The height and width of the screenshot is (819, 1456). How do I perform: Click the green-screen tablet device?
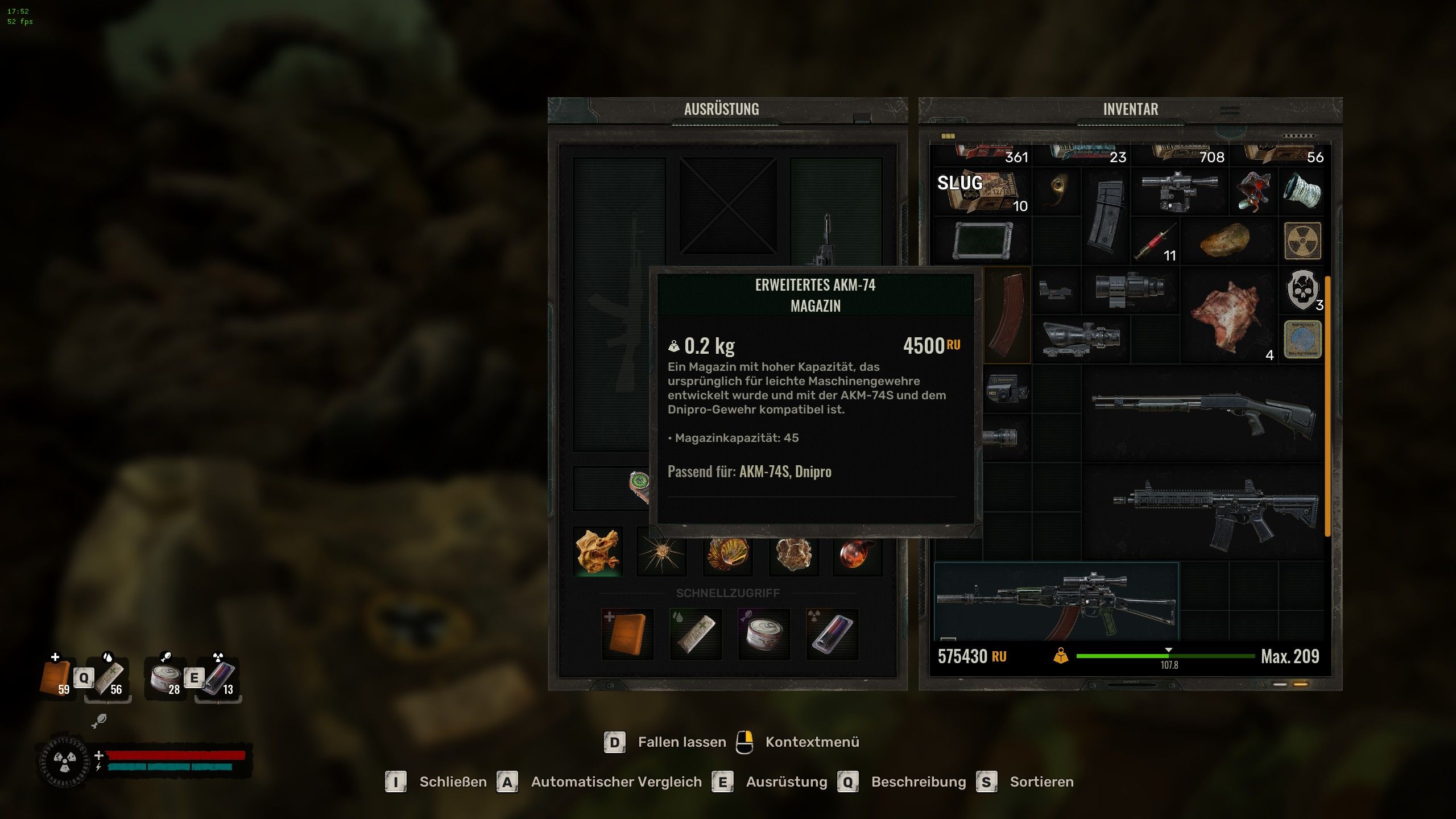point(982,241)
